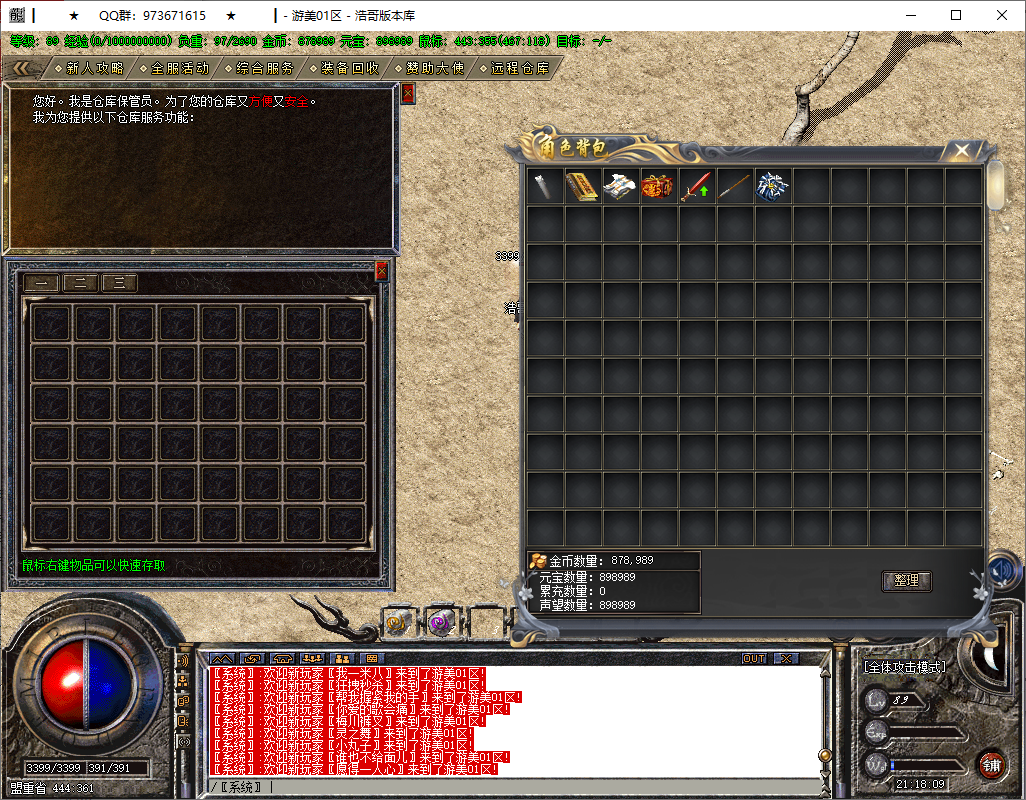This screenshot has width=1026, height=800.
Task: Switch to warehouse page 二
Action: coord(80,283)
